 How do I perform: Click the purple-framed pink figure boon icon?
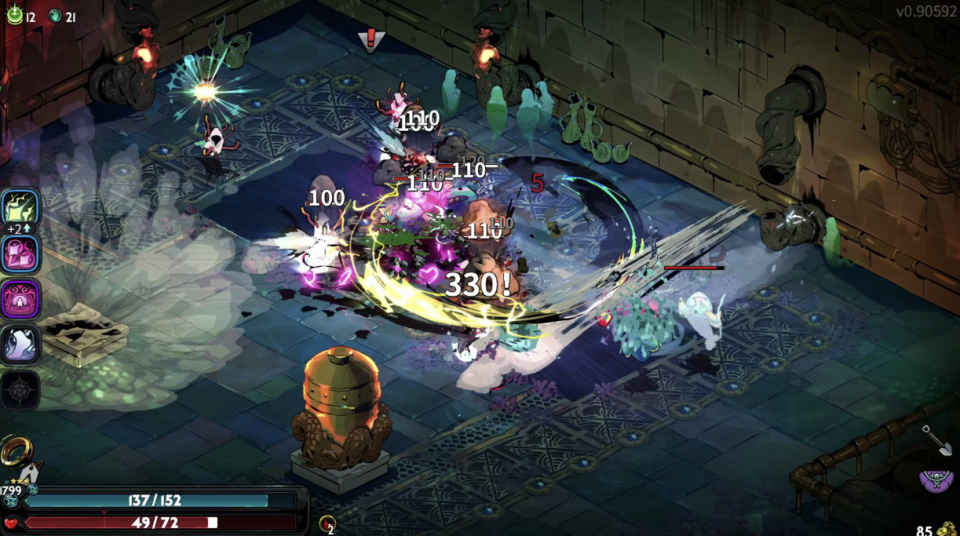coord(21,299)
